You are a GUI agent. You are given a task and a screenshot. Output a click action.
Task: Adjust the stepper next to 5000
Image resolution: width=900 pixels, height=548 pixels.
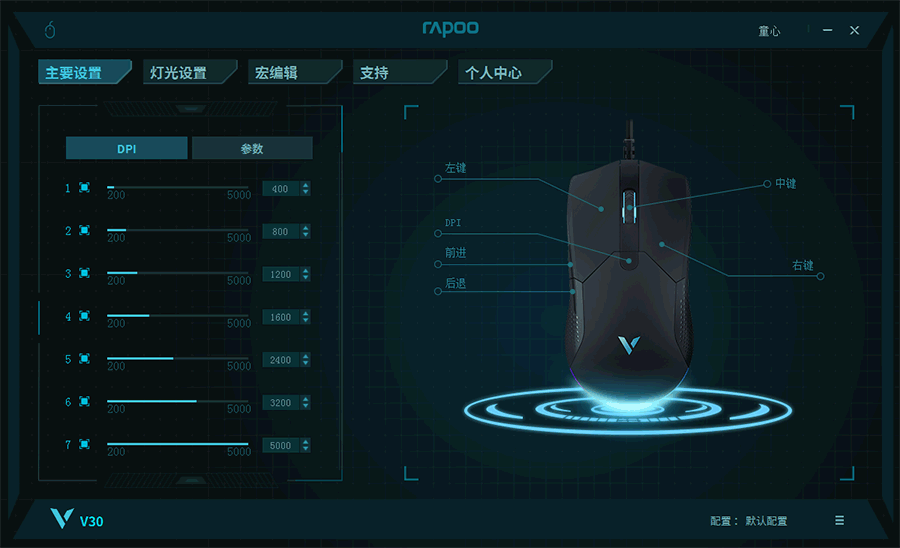pos(305,445)
